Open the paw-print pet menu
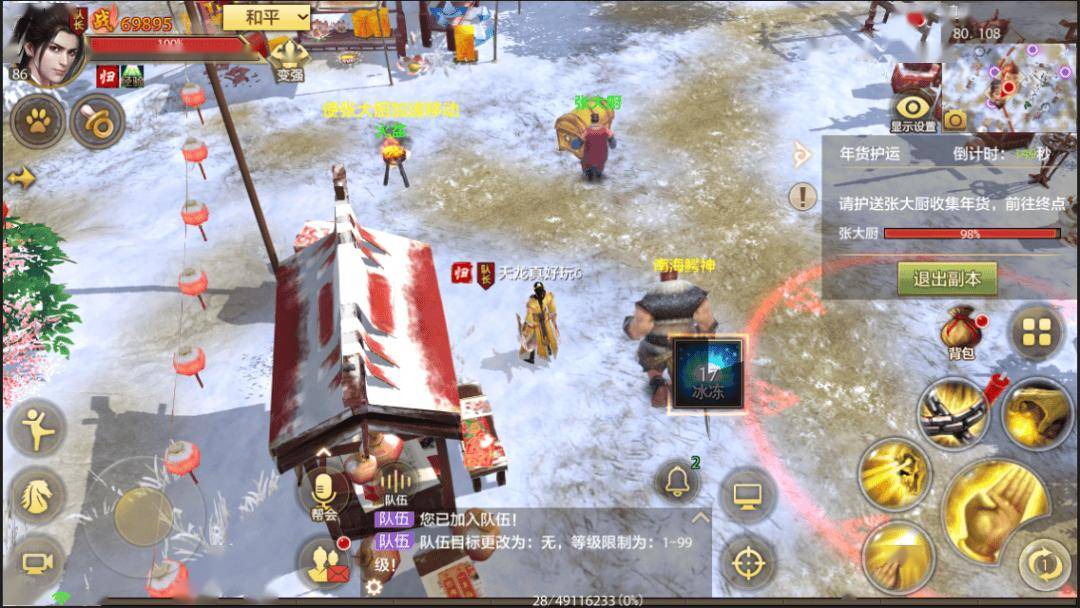This screenshot has height=608, width=1080. (38, 122)
